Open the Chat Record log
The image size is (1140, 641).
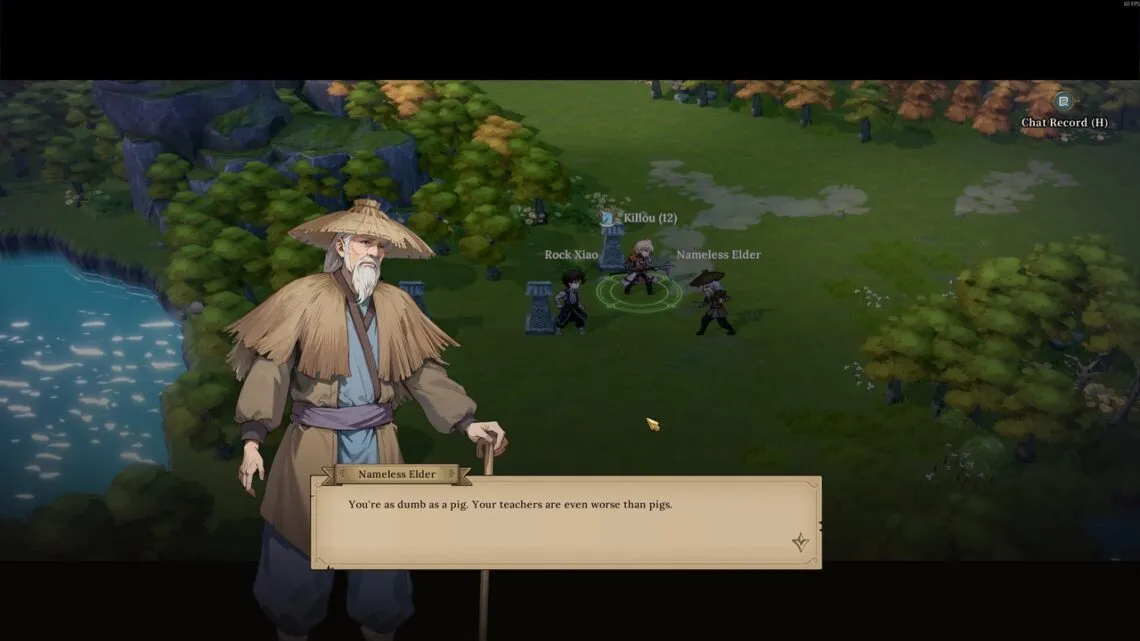pyautogui.click(x=1063, y=102)
